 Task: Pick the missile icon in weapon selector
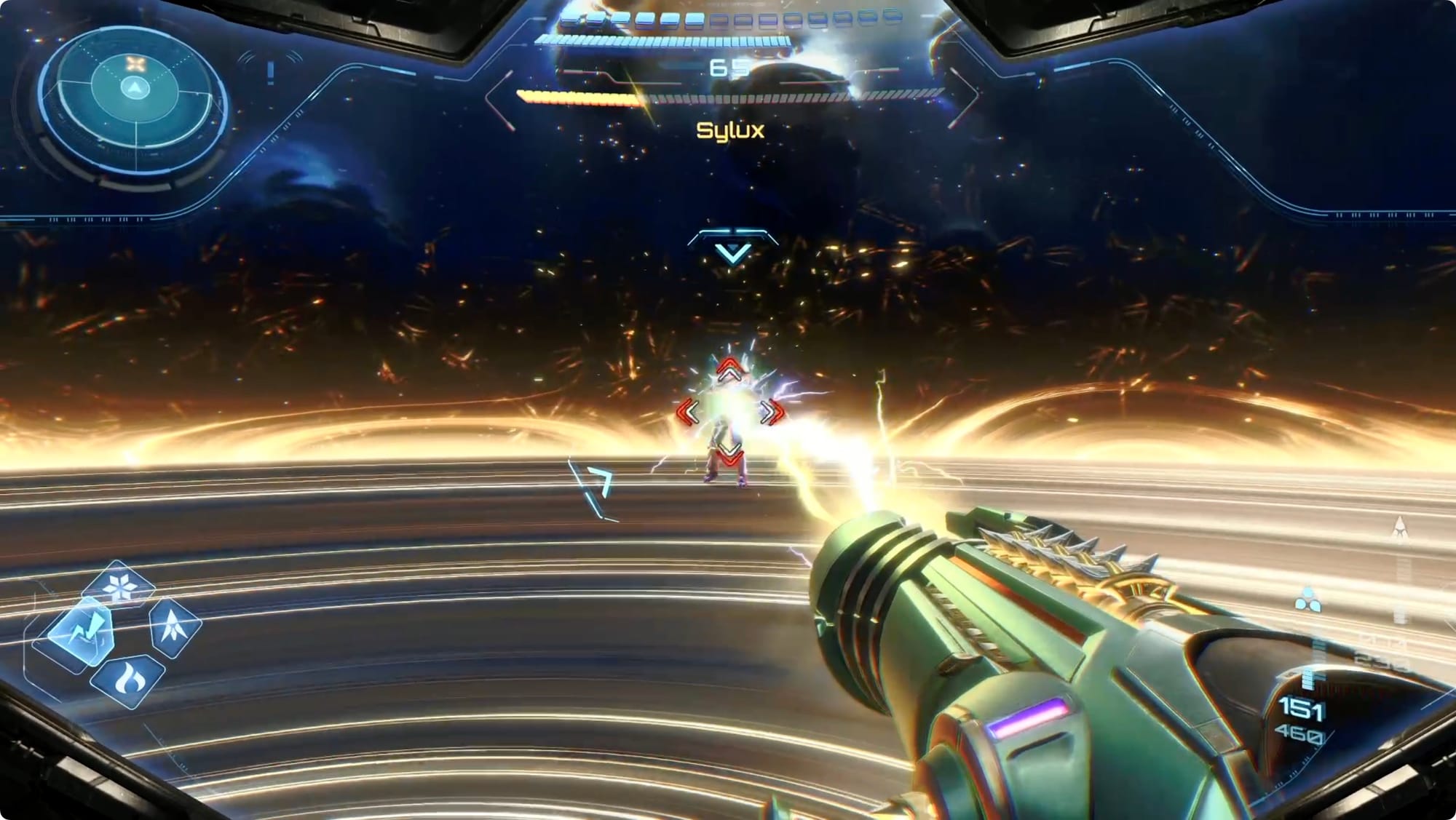coord(174,627)
